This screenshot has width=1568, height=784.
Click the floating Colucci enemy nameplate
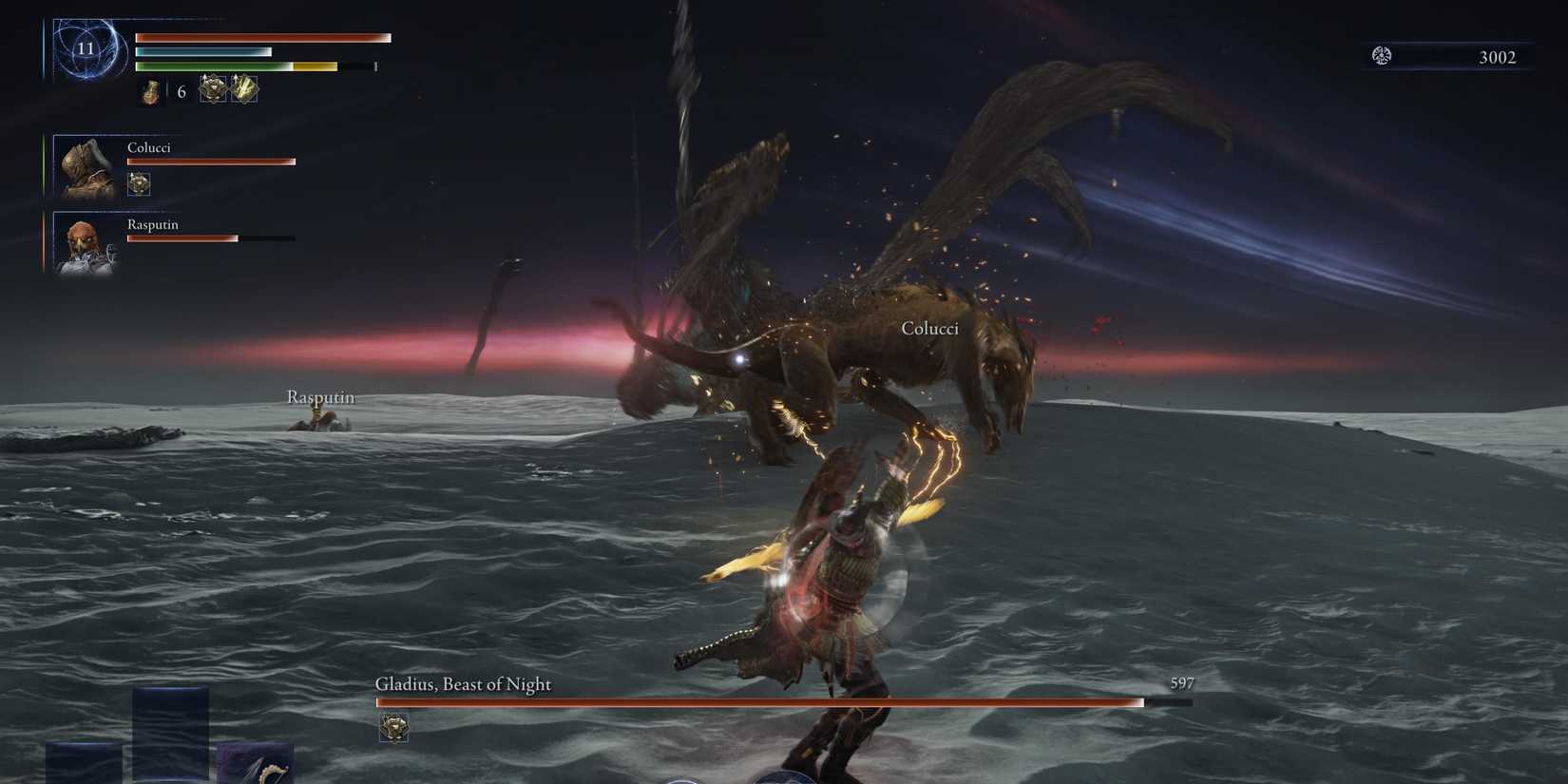point(930,327)
